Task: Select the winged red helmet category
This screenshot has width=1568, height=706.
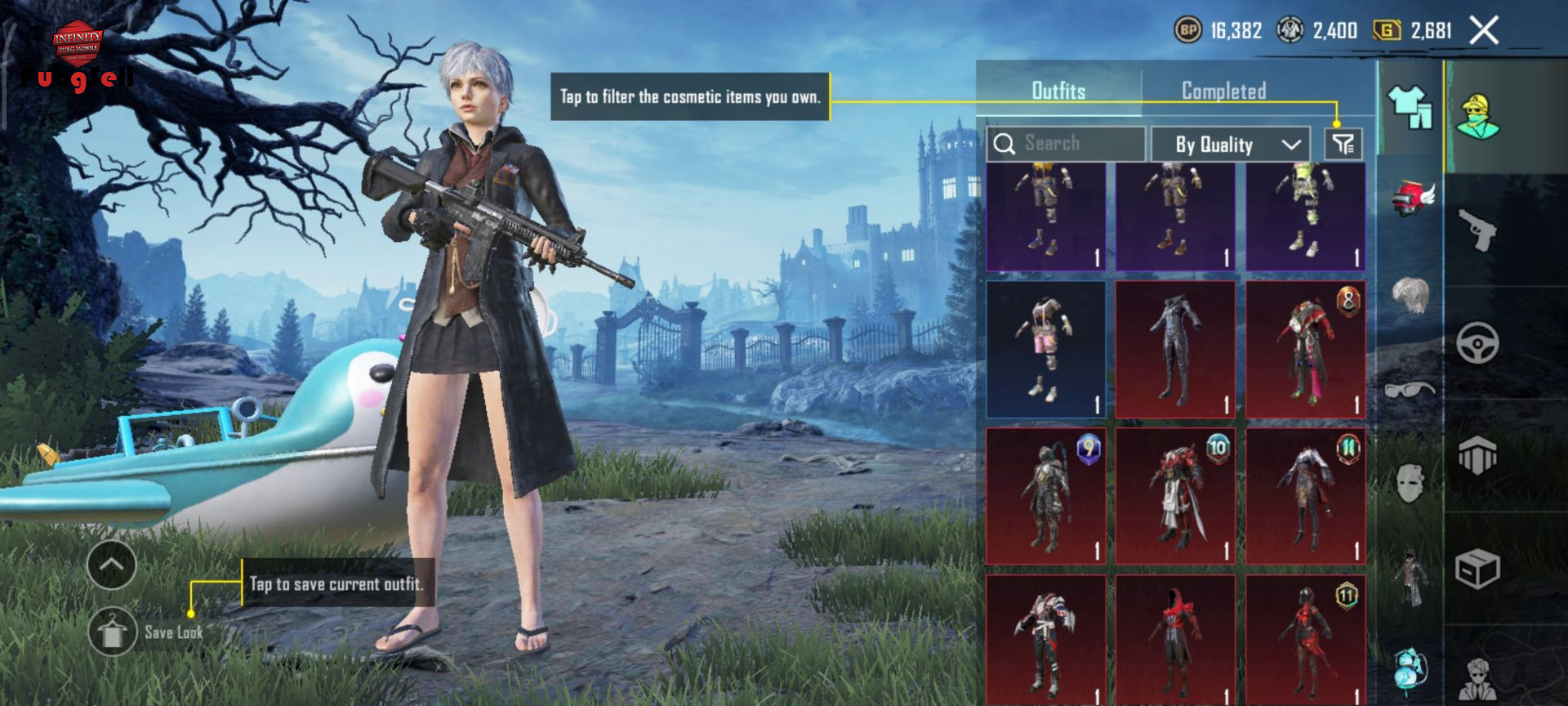Action: [1412, 199]
